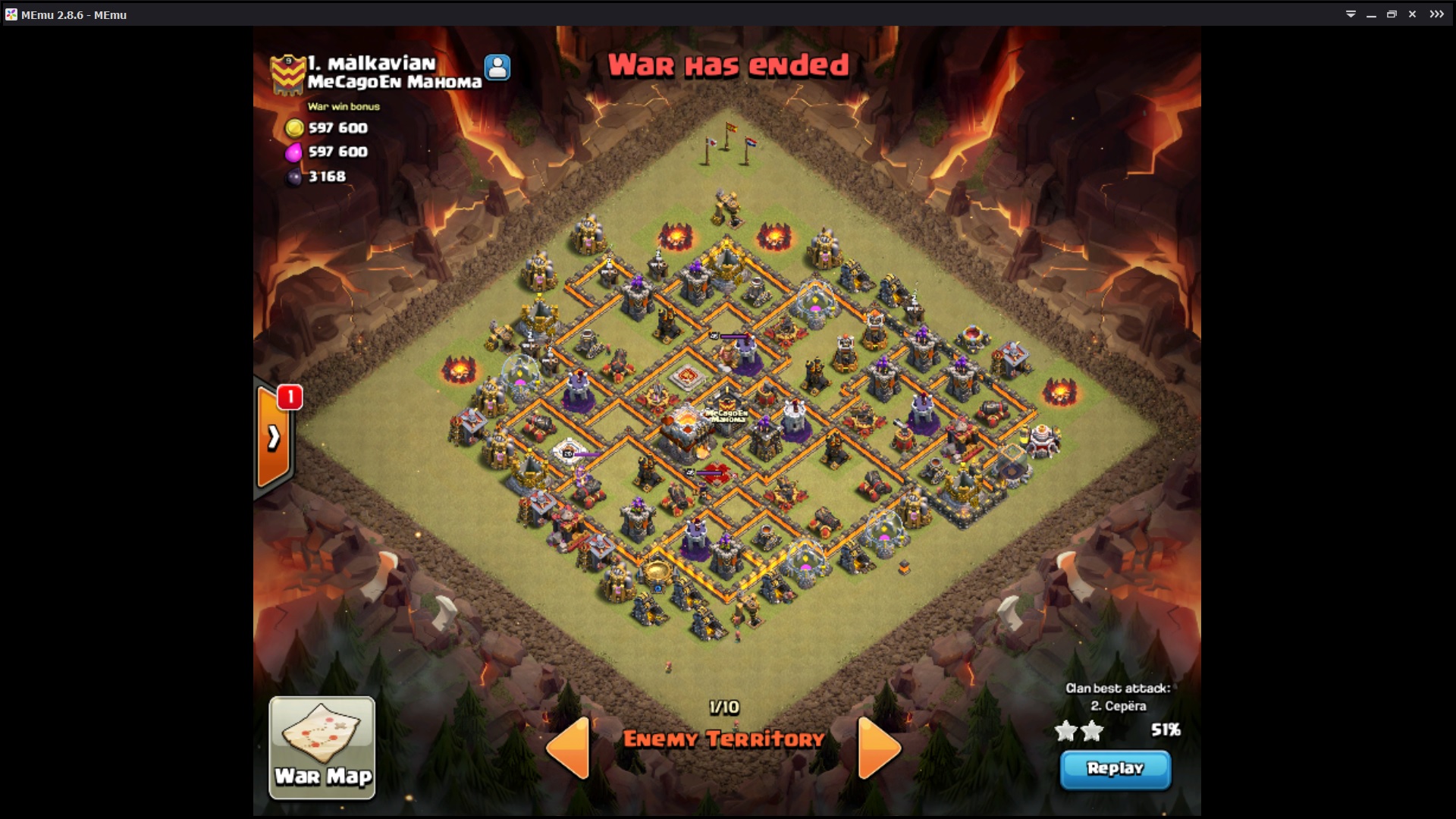Screen dimensions: 1456x819
Task: Go to the previous enemy base
Action: tap(570, 748)
